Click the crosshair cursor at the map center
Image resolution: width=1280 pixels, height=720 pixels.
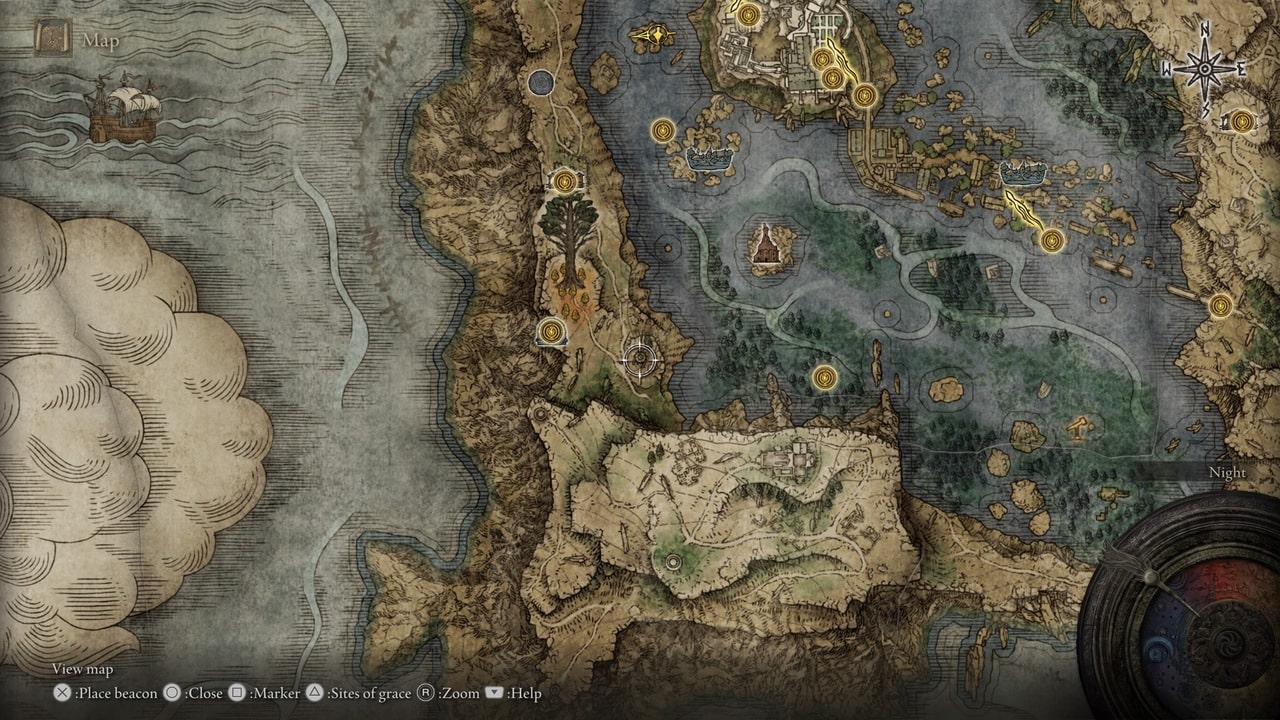pyautogui.click(x=640, y=359)
